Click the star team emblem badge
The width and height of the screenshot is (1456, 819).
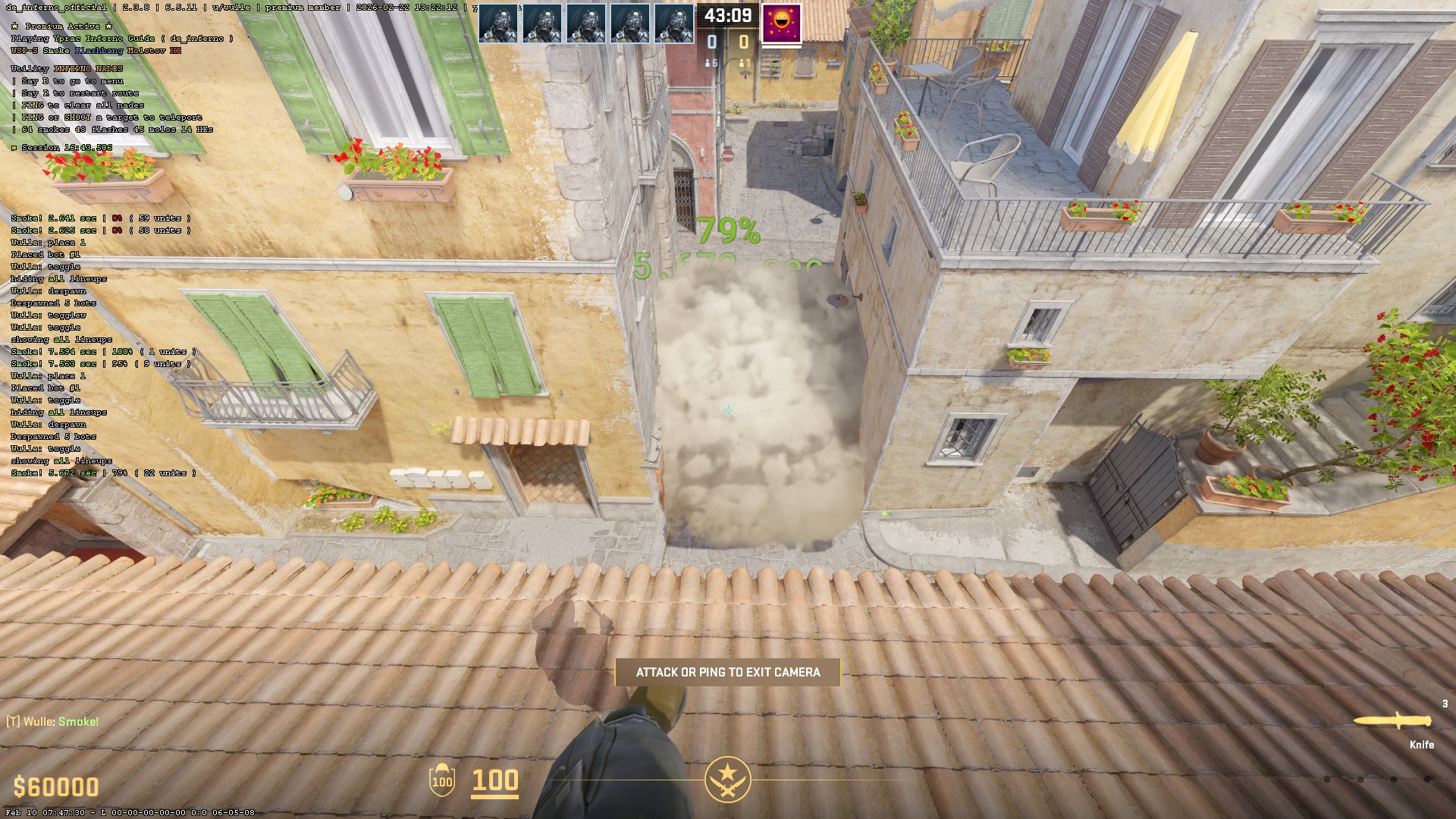coord(727,779)
